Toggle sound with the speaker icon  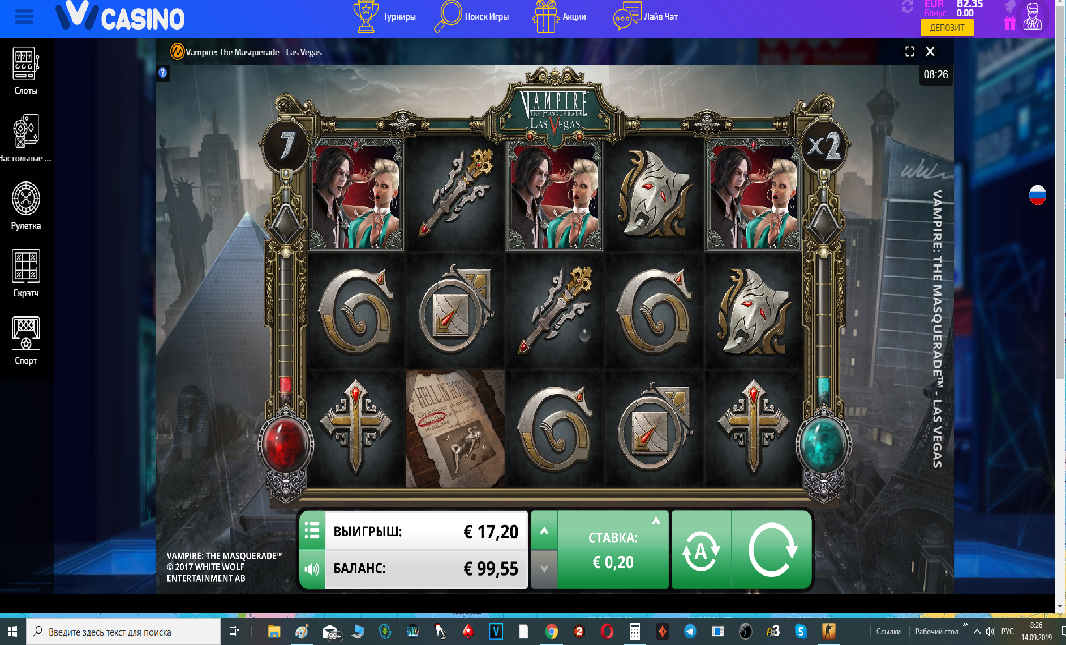click(311, 570)
